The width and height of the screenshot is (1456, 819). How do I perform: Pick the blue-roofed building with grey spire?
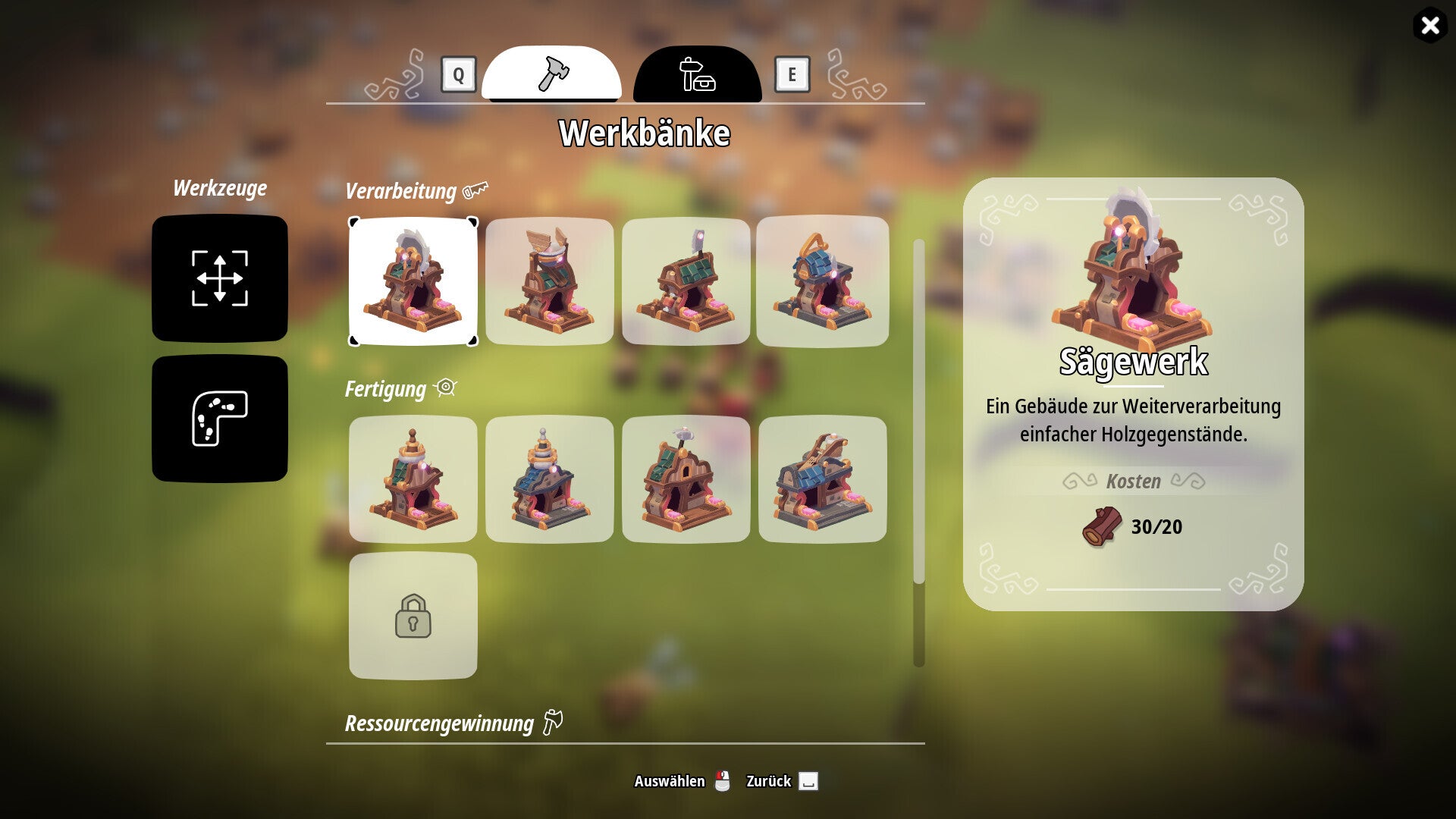pyautogui.click(x=550, y=479)
